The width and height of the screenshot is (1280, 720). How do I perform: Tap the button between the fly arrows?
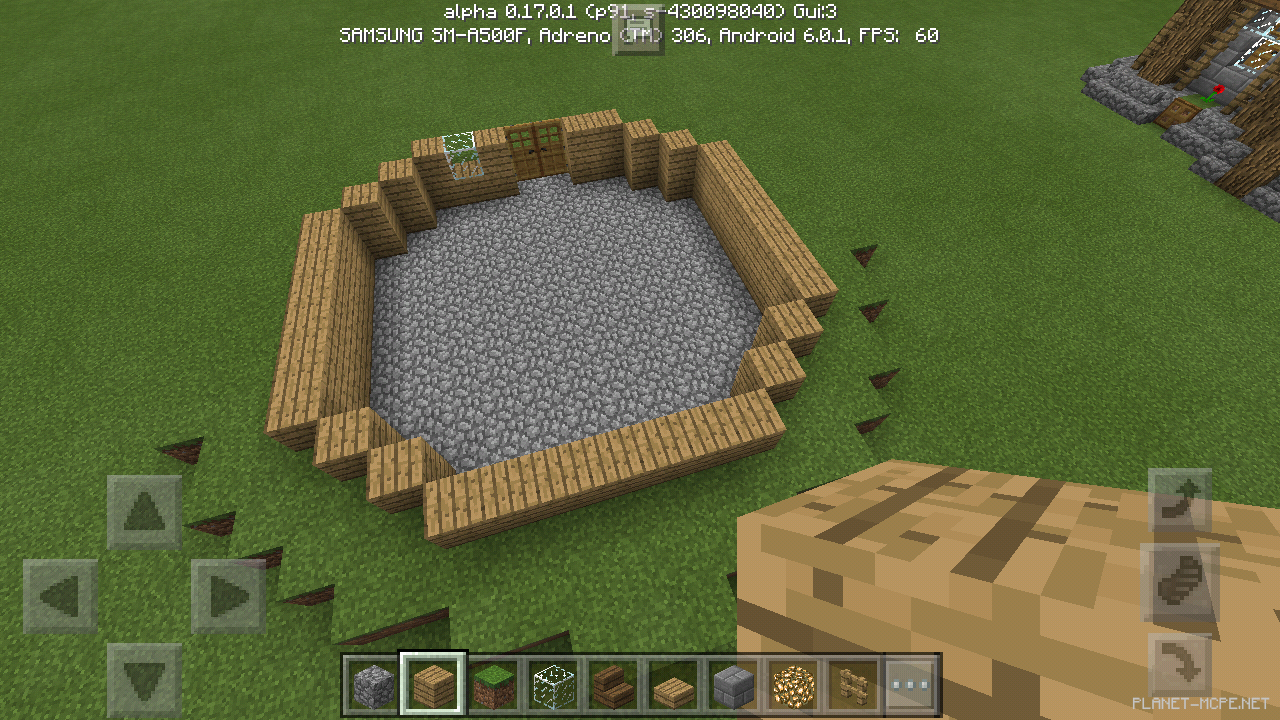pos(1180,582)
